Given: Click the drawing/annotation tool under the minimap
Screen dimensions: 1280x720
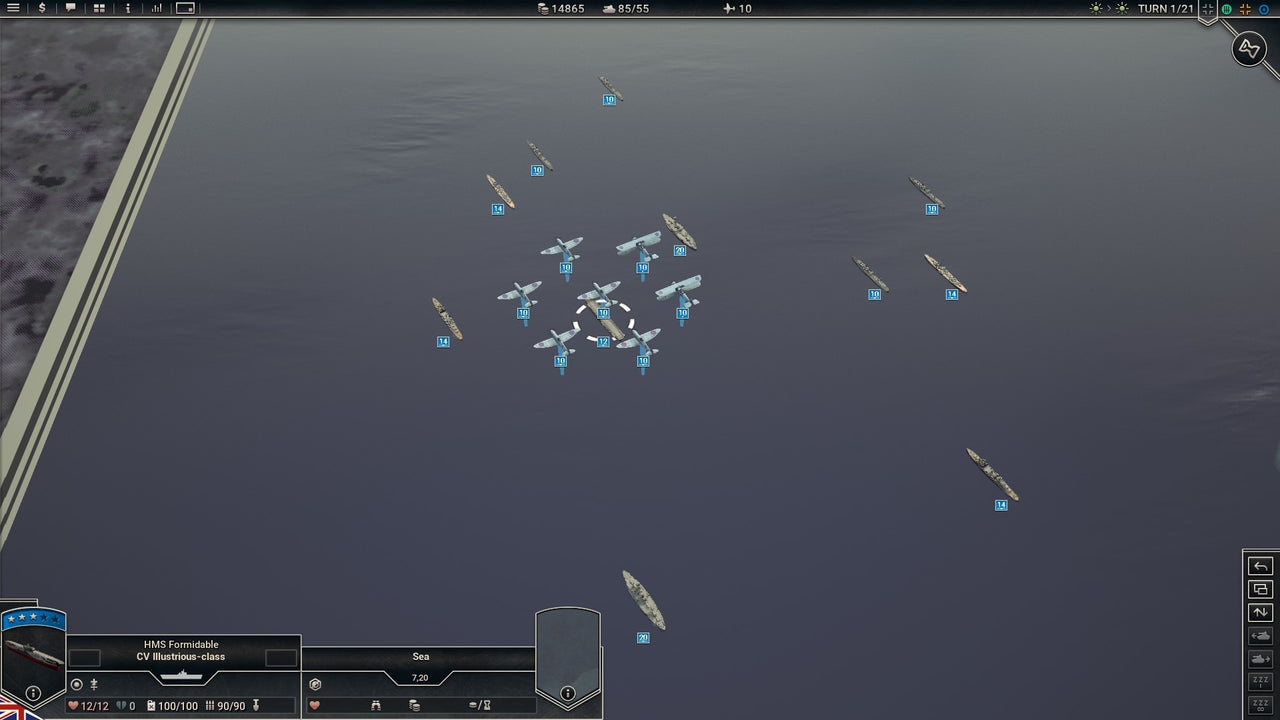Looking at the screenshot, I should coord(1248,48).
